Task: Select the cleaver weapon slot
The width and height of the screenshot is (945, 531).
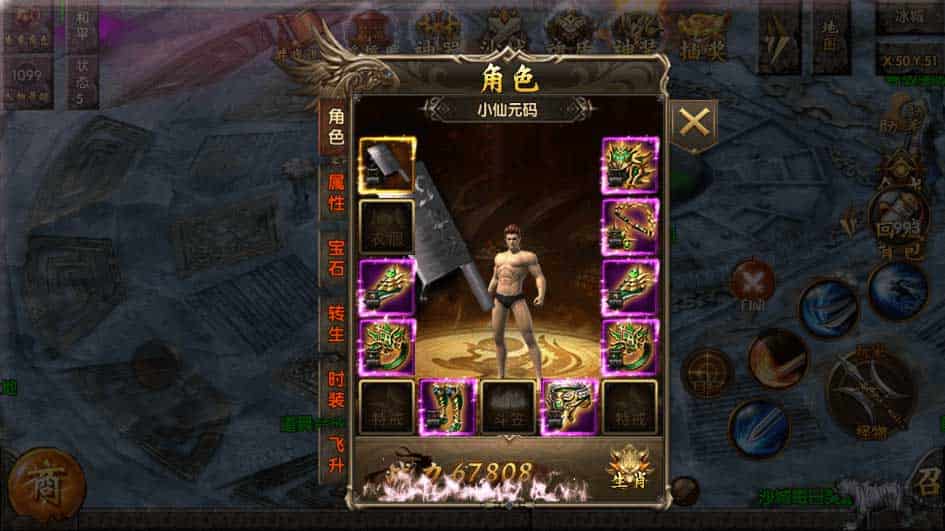Action: pos(386,165)
